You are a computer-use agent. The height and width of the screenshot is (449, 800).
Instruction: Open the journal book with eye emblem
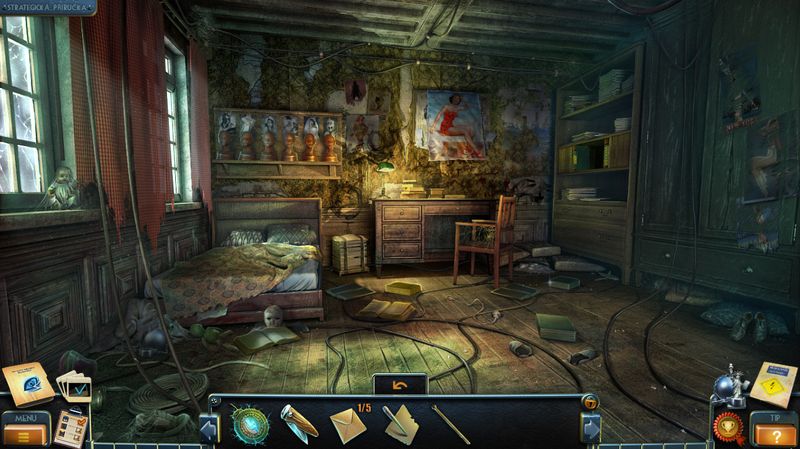(x=26, y=383)
